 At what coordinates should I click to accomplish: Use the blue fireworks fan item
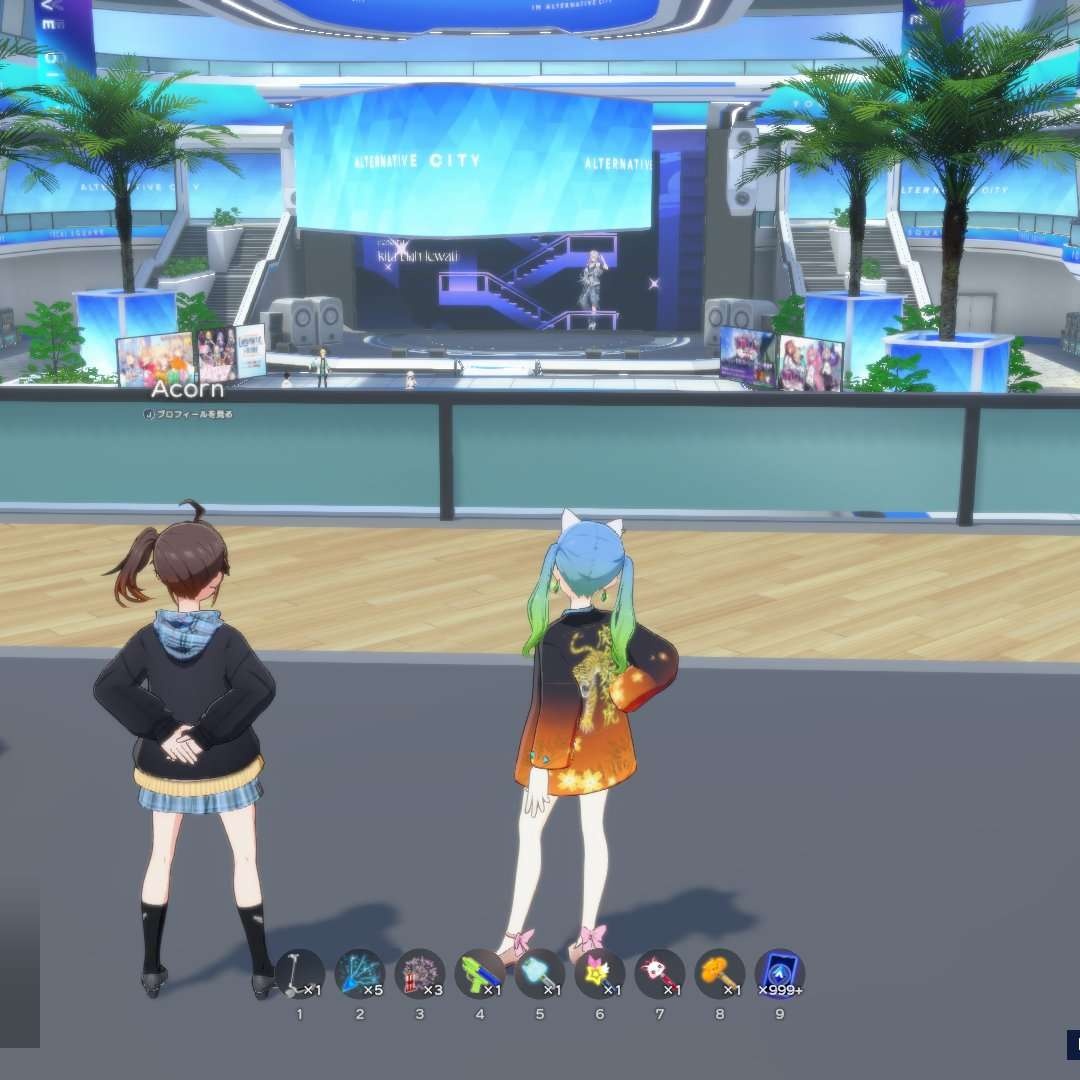tap(359, 974)
